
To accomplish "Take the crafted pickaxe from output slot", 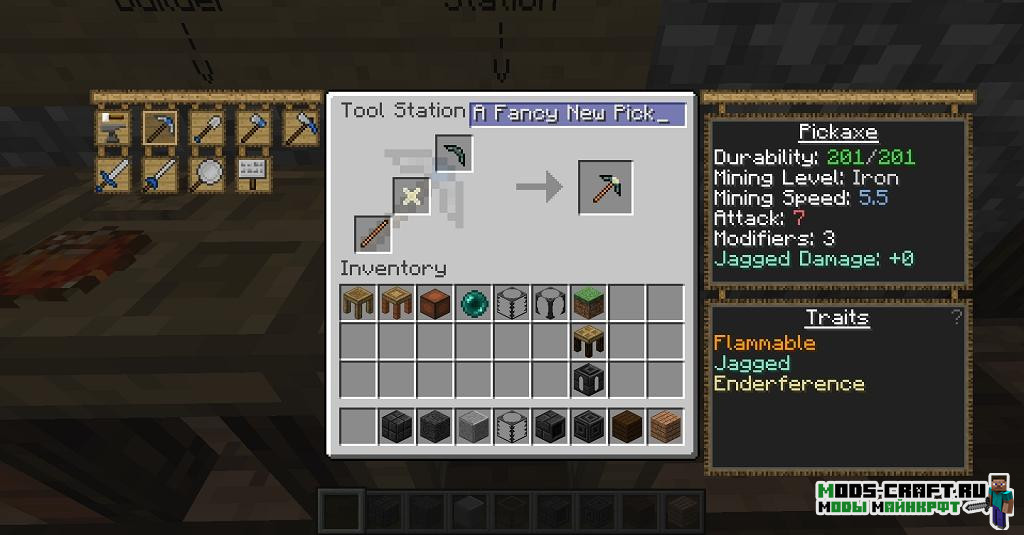I will click(x=605, y=187).
